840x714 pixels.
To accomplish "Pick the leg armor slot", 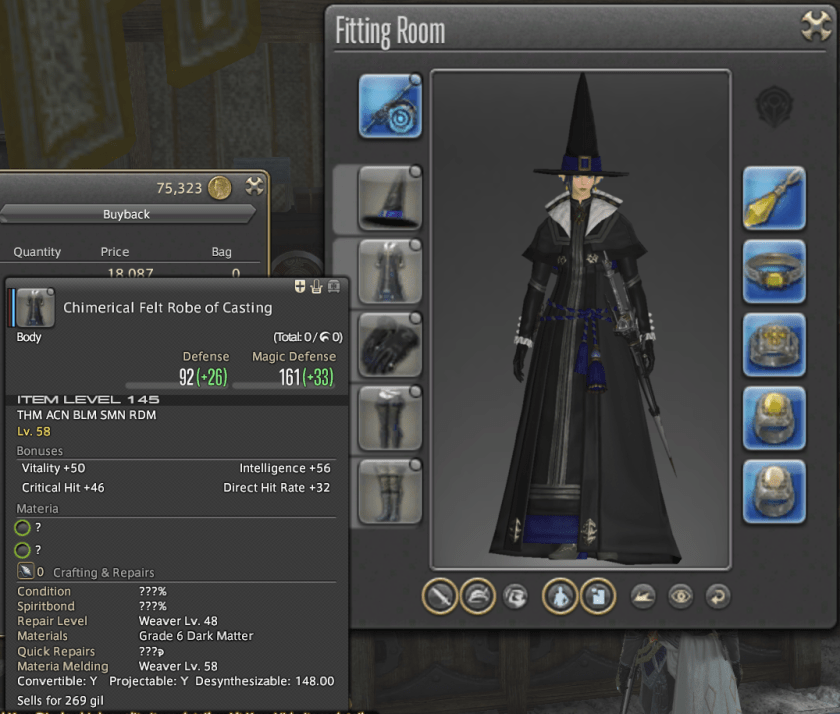I will click(390, 417).
